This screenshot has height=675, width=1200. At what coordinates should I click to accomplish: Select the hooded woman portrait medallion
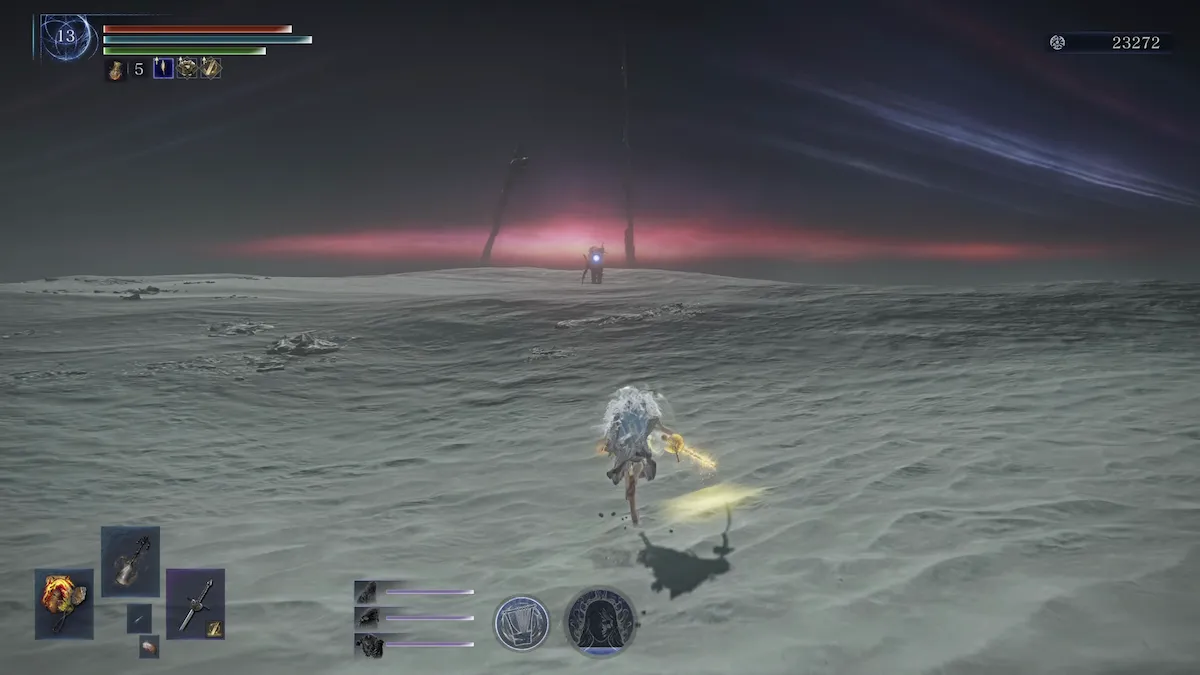(600, 622)
